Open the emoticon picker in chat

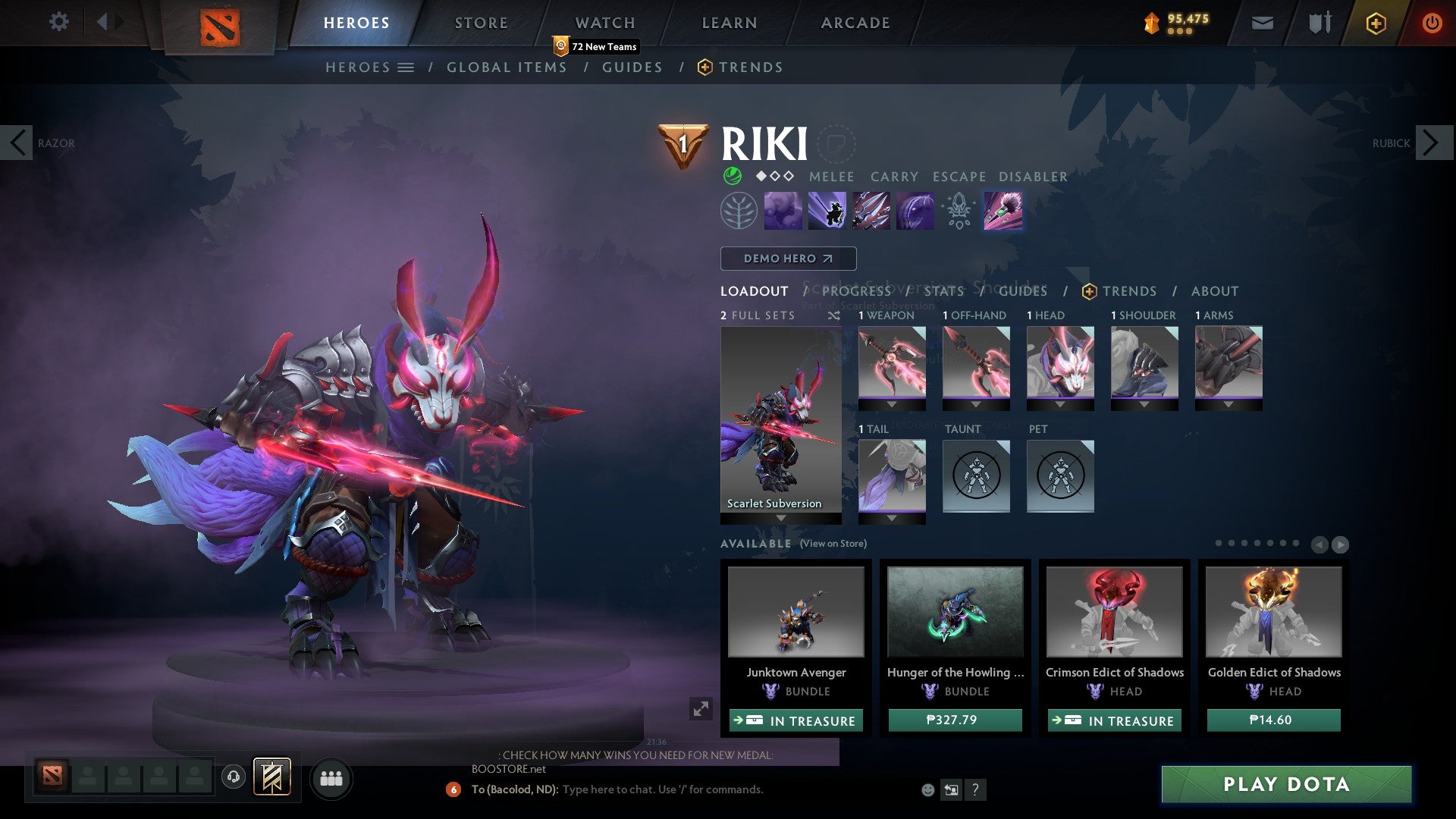928,789
